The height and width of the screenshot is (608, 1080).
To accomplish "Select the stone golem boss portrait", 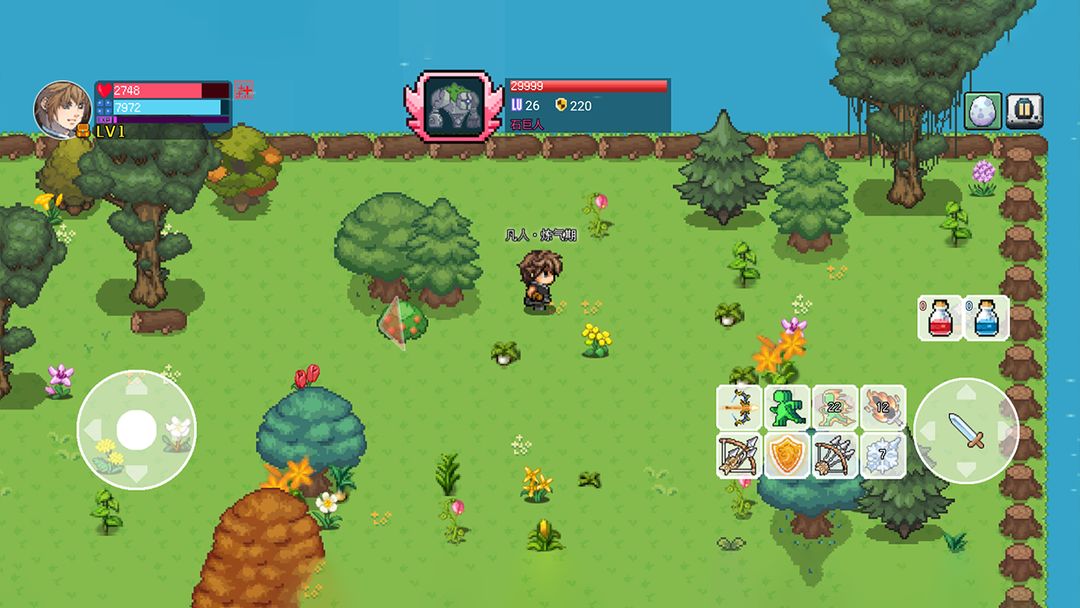I will [x=455, y=105].
